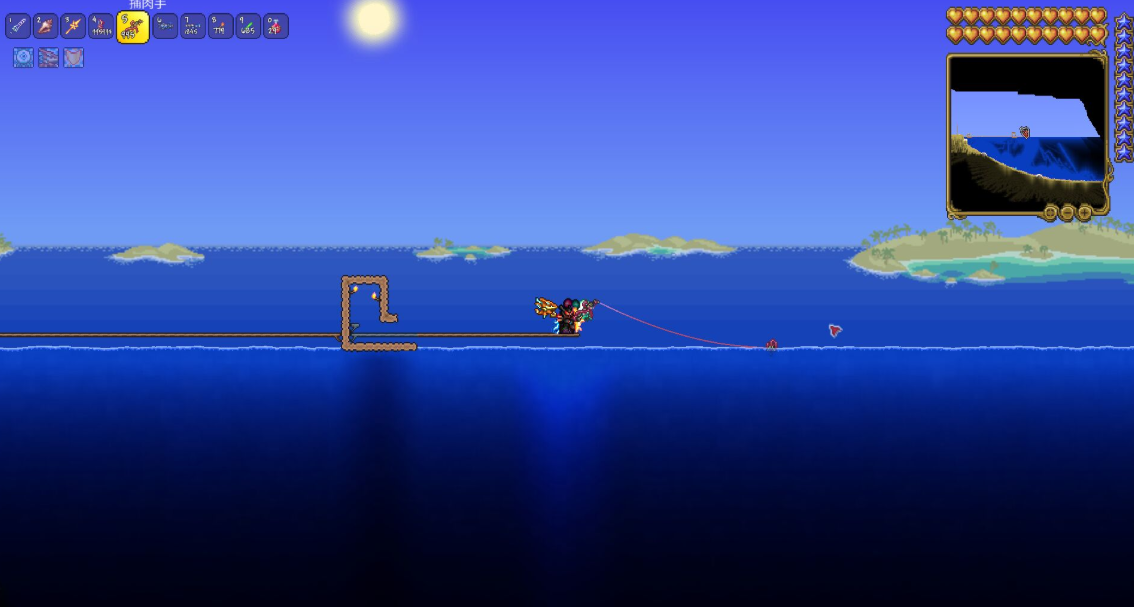Select the red item in hotbar slot 4
The width and height of the screenshot is (1134, 607).
pos(101,26)
